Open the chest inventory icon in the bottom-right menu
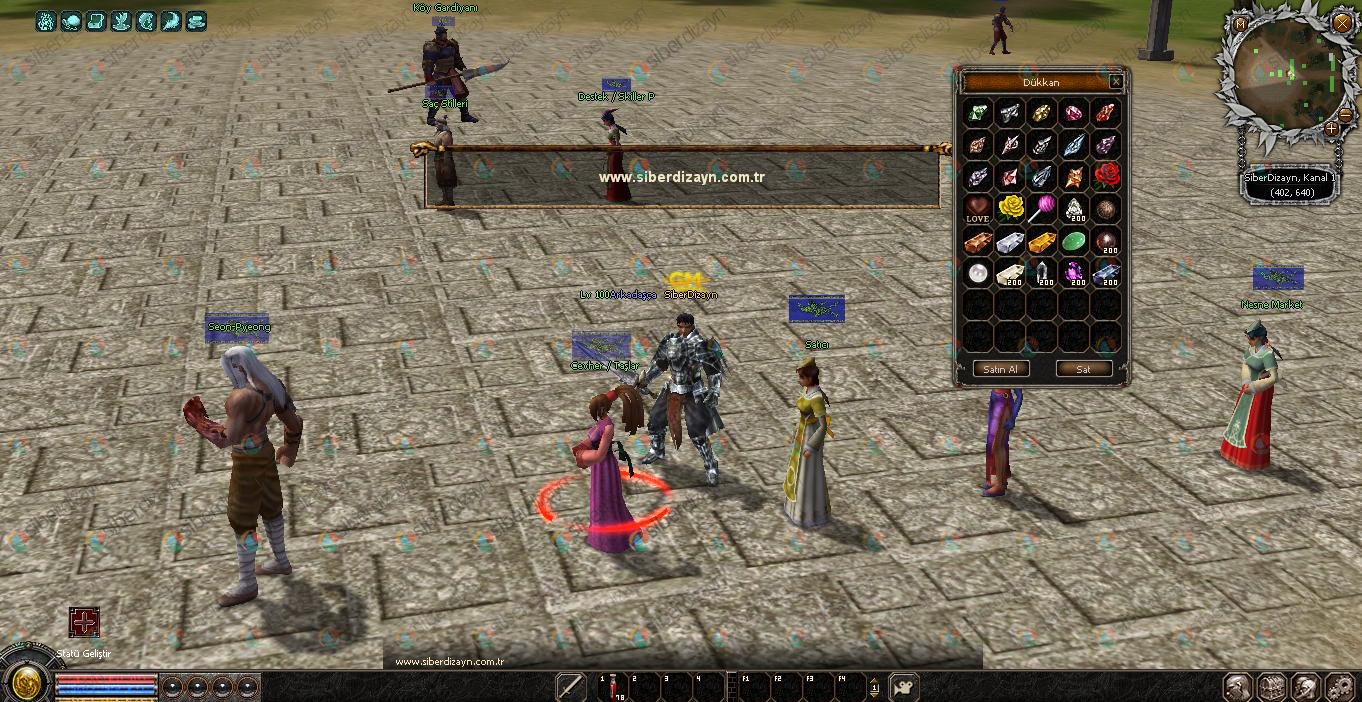 tap(1271, 687)
